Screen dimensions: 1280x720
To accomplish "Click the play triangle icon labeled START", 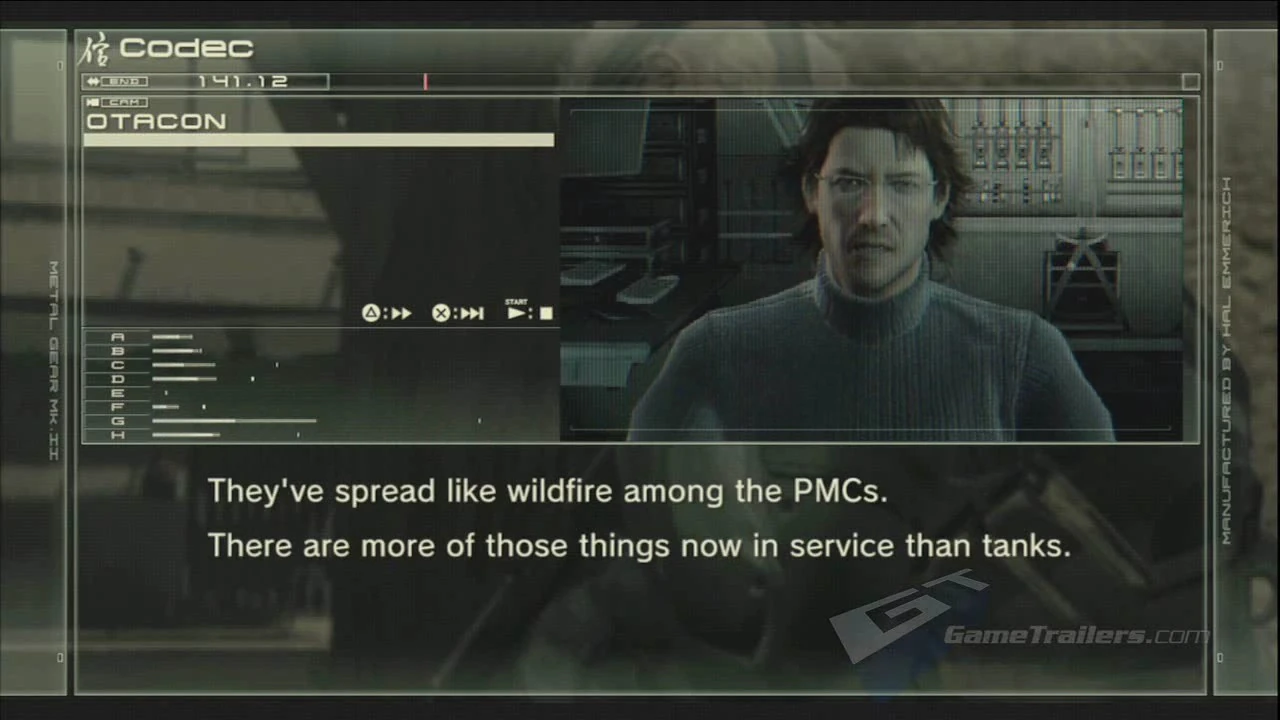I will click(515, 313).
